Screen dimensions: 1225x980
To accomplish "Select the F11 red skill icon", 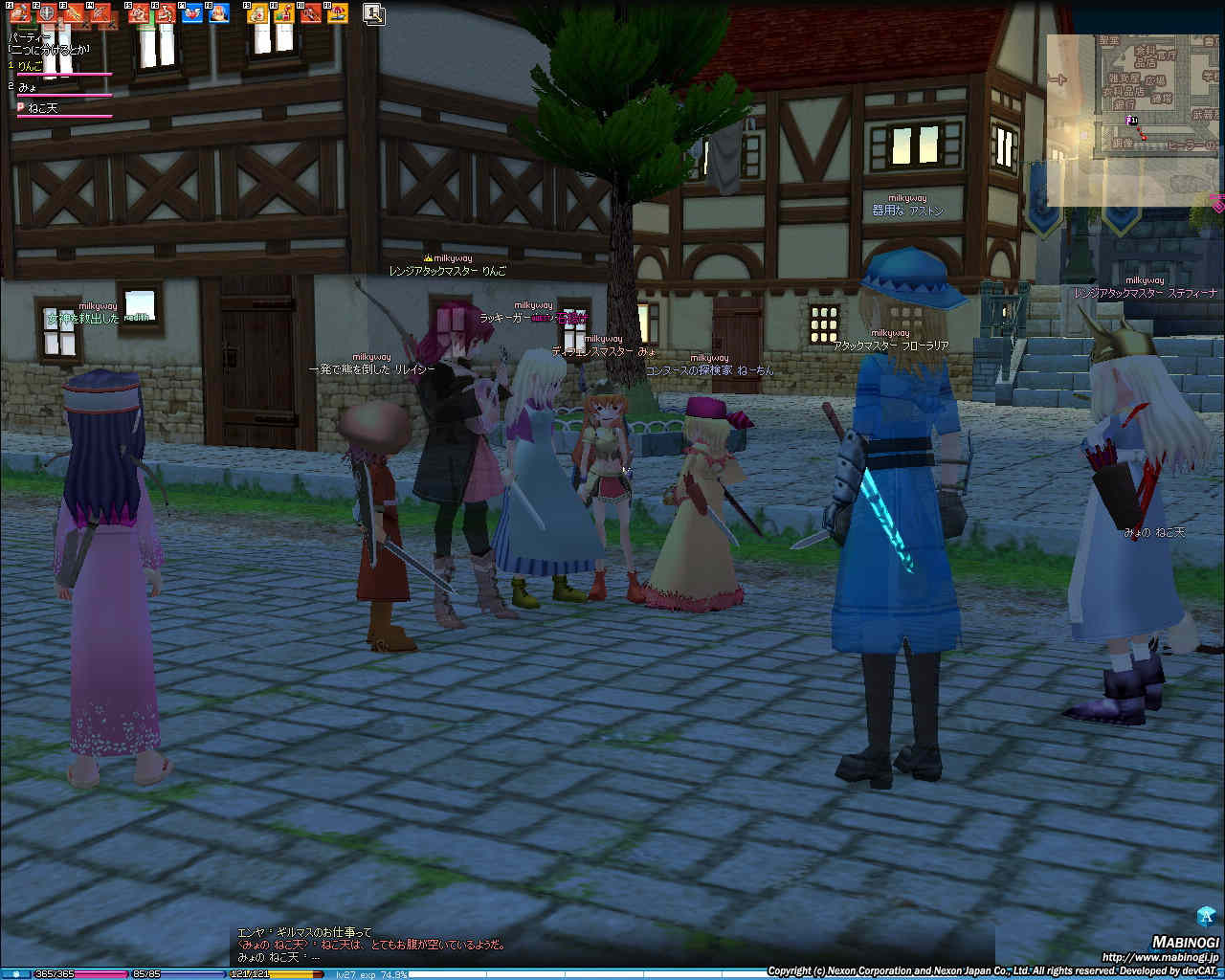I will [x=311, y=13].
